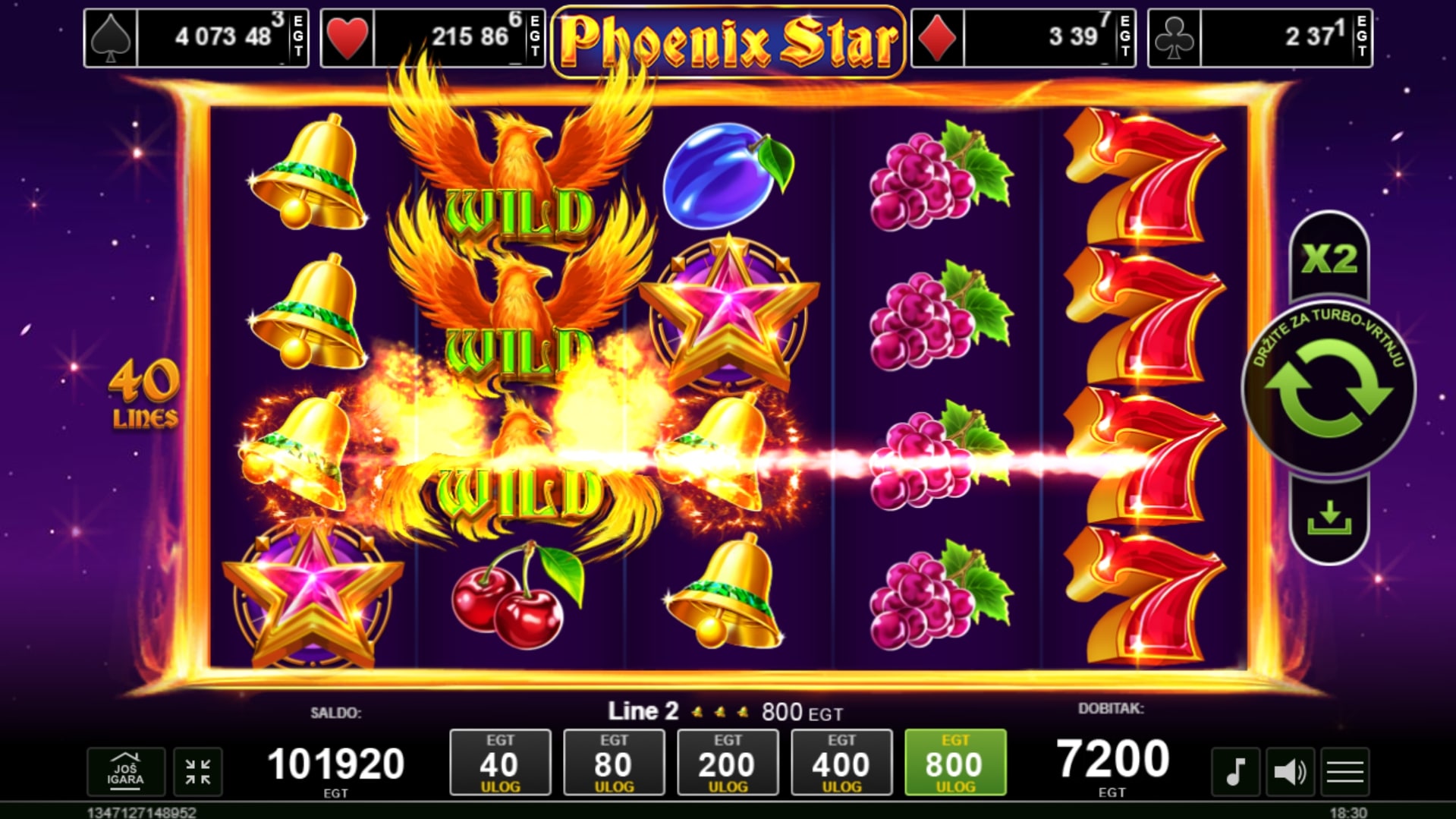
Task: Spin the reels with the green arrows button
Action: (1329, 390)
